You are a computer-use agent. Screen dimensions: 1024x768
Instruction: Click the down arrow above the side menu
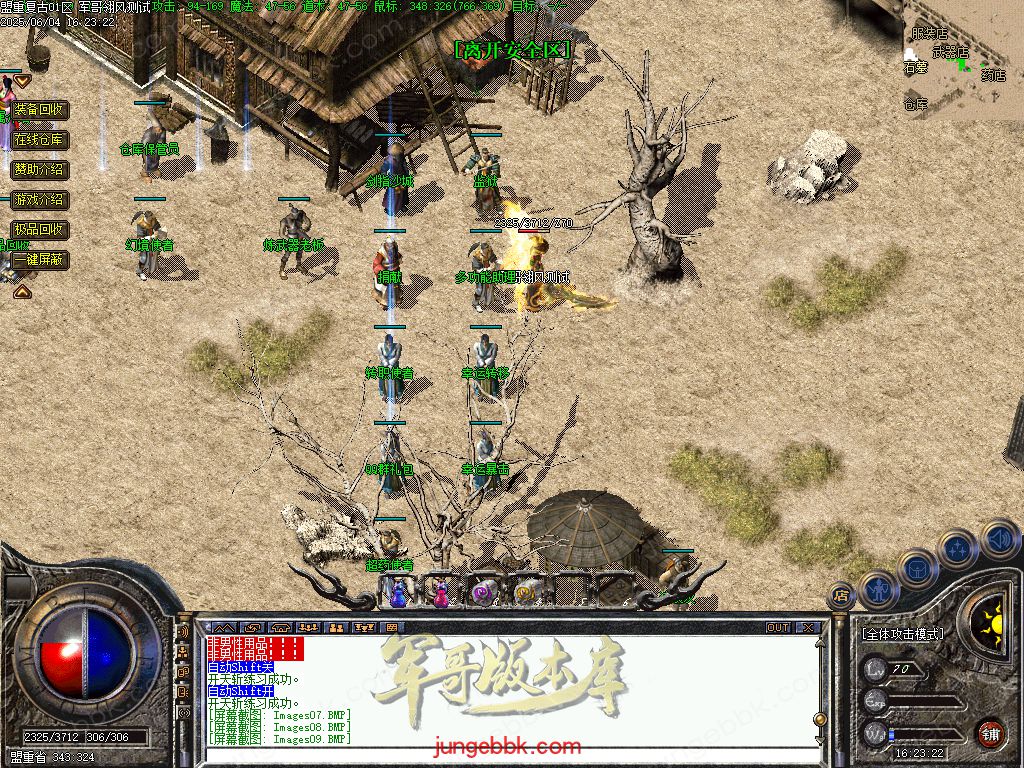[21, 80]
